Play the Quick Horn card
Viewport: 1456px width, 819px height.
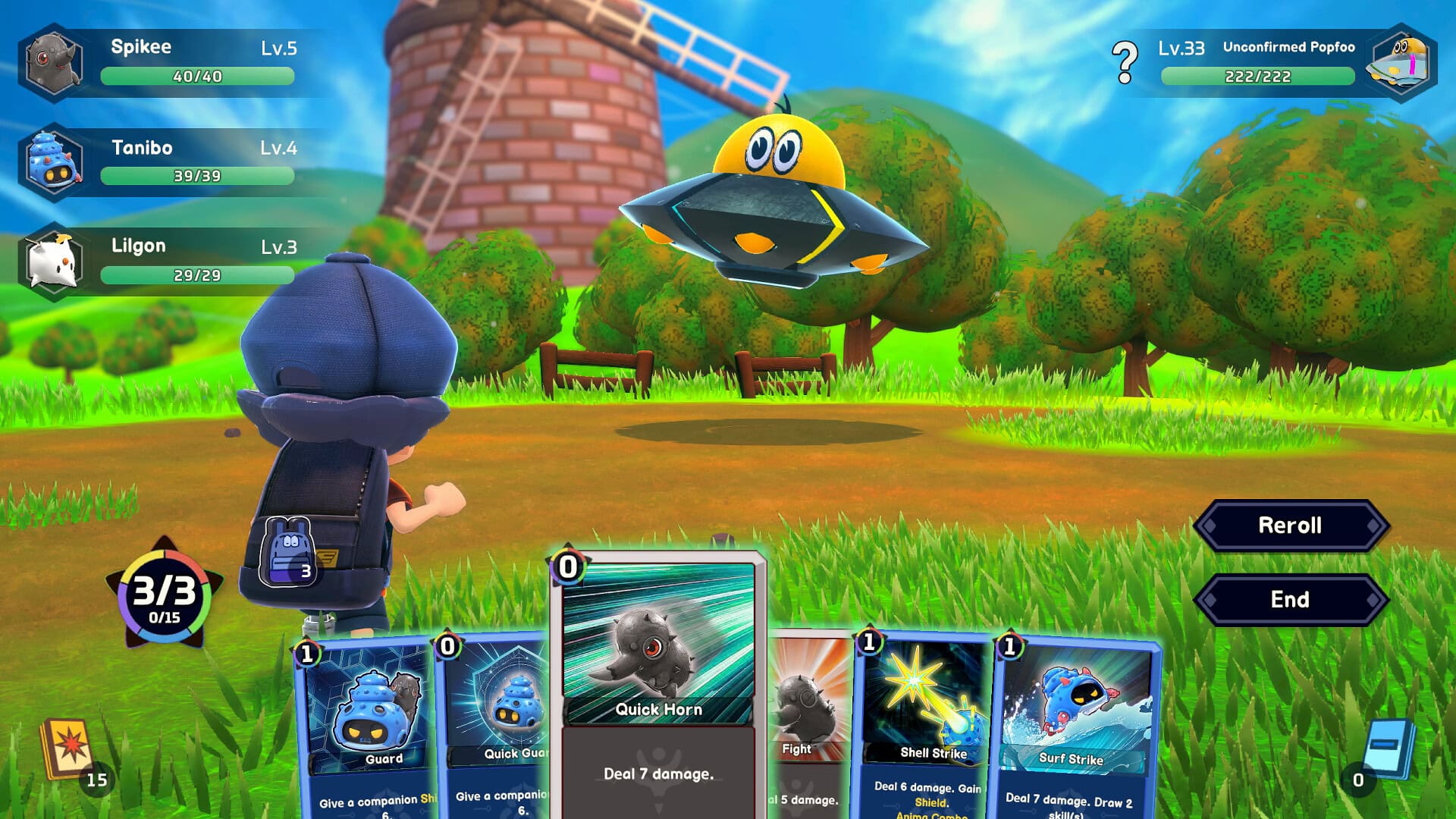point(658,682)
